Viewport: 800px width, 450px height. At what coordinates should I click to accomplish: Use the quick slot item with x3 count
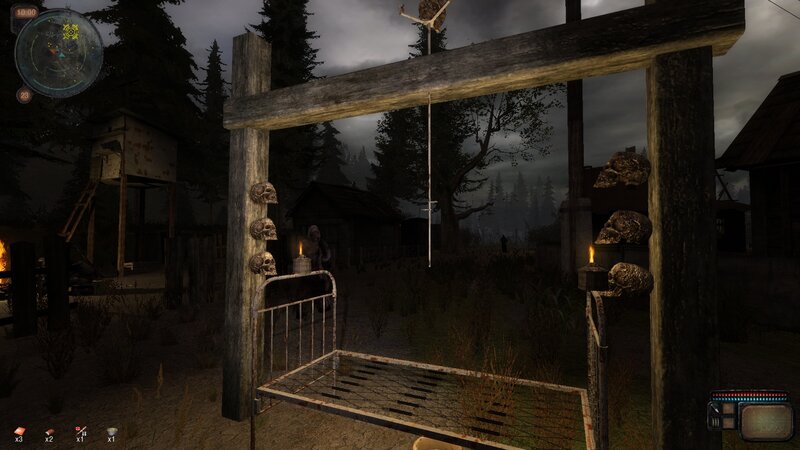pyautogui.click(x=19, y=431)
